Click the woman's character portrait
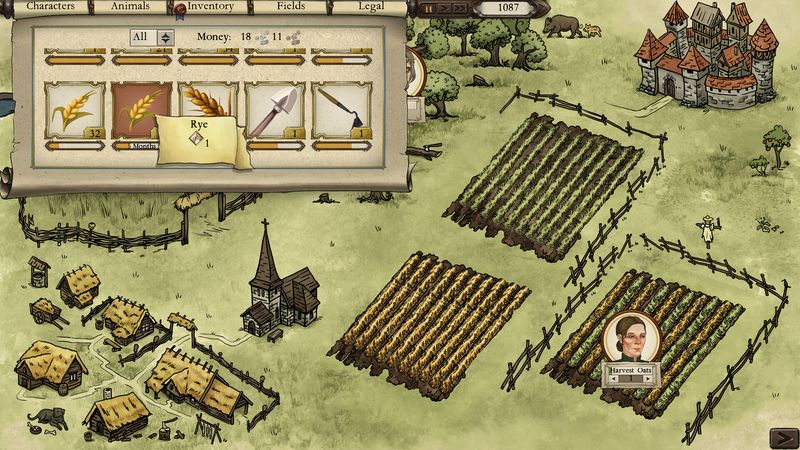Image resolution: width=800 pixels, height=450 pixels. click(x=630, y=339)
